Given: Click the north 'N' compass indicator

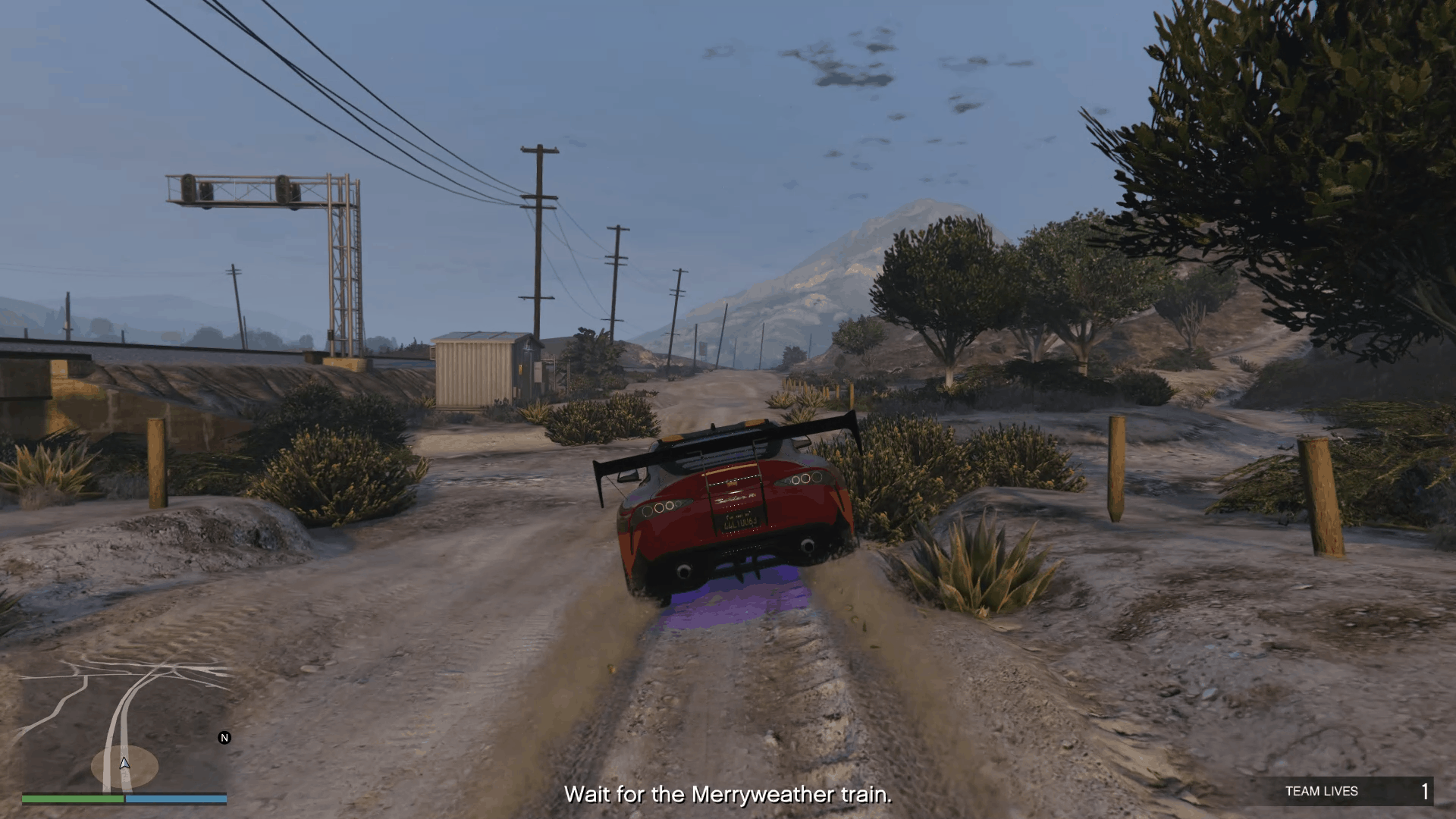Looking at the screenshot, I should click(224, 738).
